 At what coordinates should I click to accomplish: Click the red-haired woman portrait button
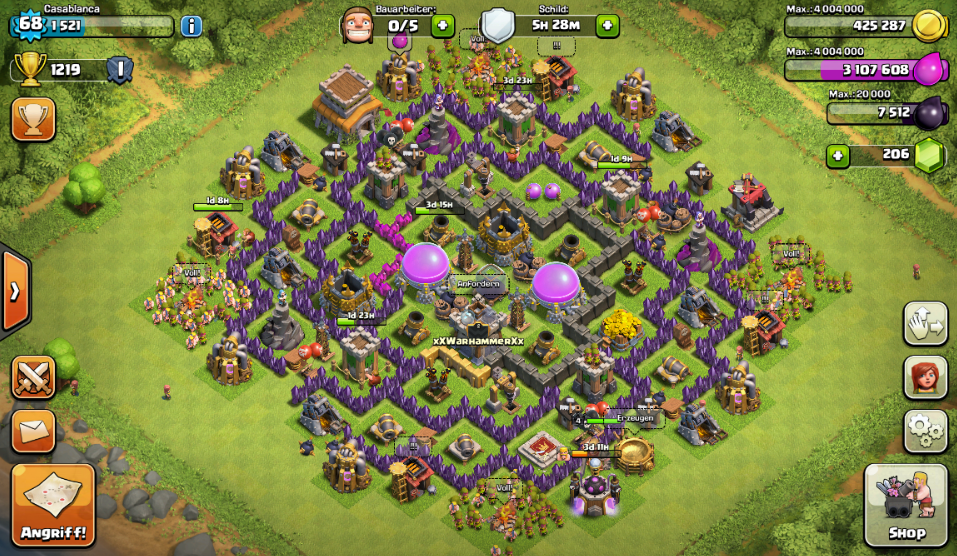click(x=925, y=377)
